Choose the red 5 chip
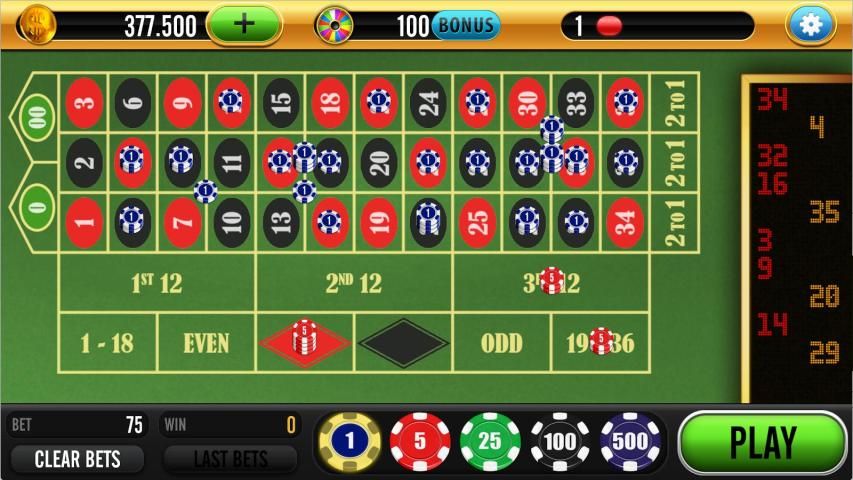Image resolution: width=853 pixels, height=480 pixels. 420,442
